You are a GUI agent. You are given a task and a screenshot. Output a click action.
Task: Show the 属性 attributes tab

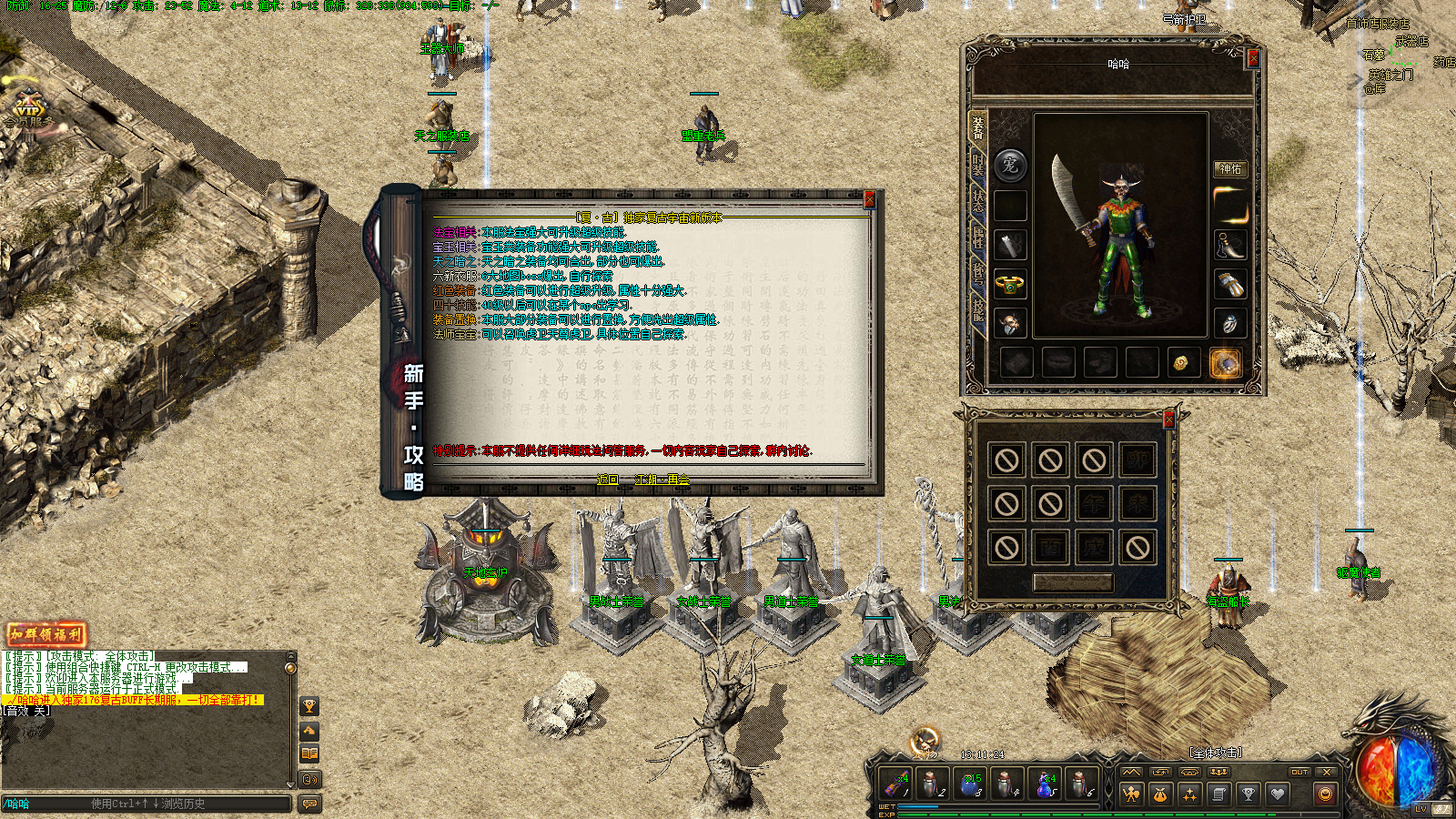pos(977,237)
